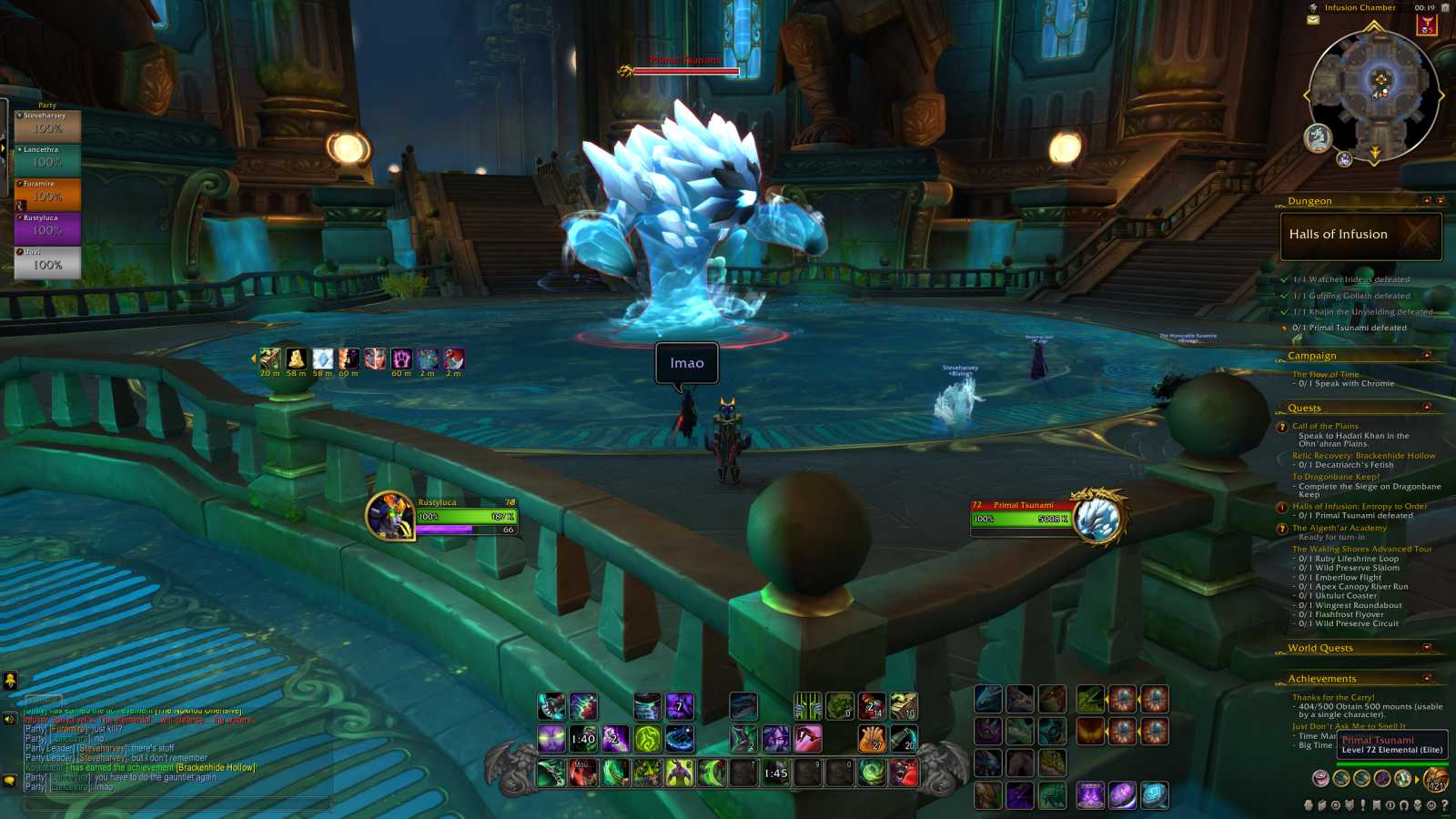
Task: Click Steveharvey's party frame
Action: tap(47, 123)
